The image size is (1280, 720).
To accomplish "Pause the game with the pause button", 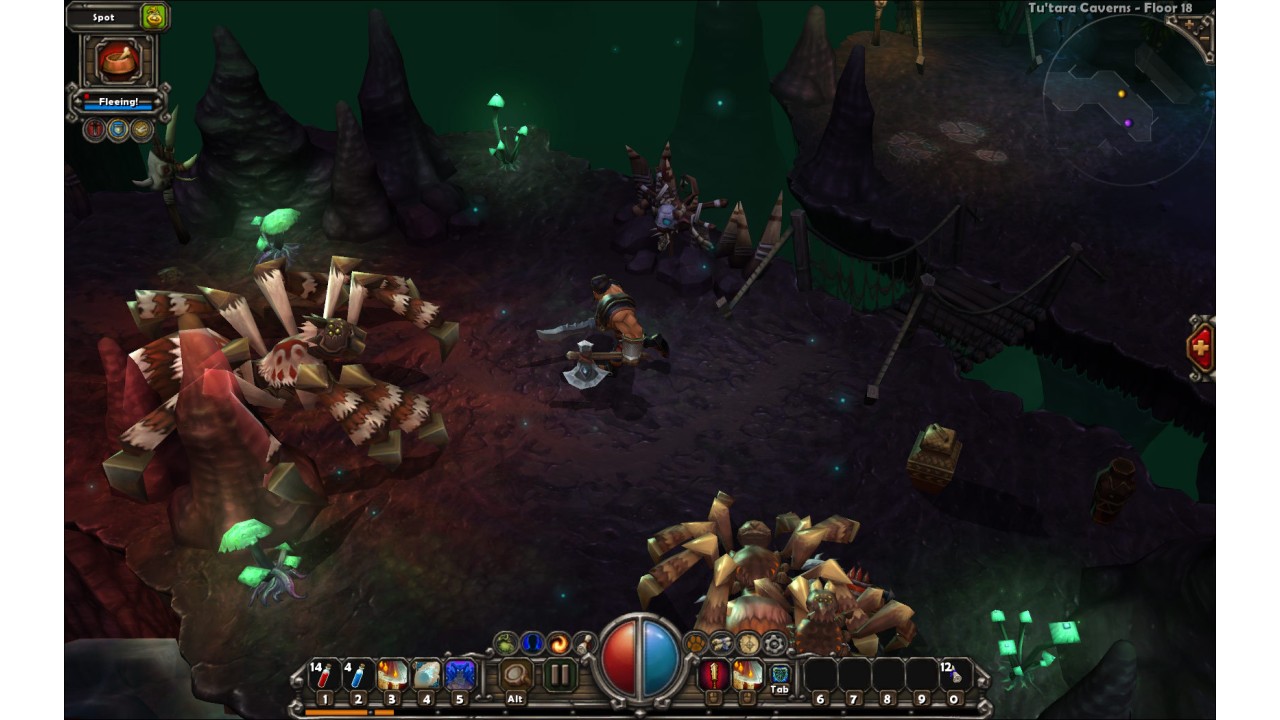I will click(560, 675).
